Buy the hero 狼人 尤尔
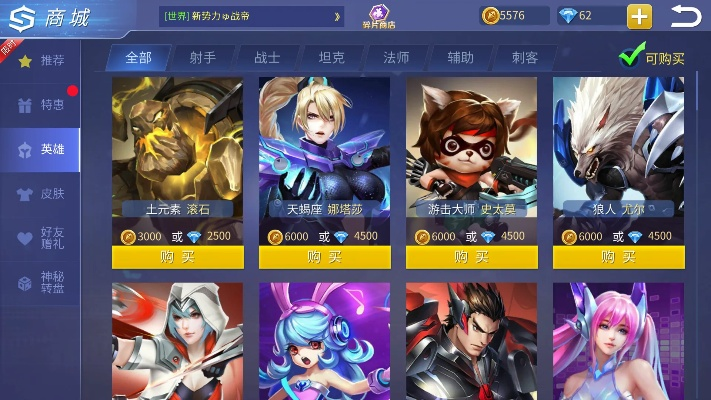Screen dimensions: 711x400 tap(618, 257)
